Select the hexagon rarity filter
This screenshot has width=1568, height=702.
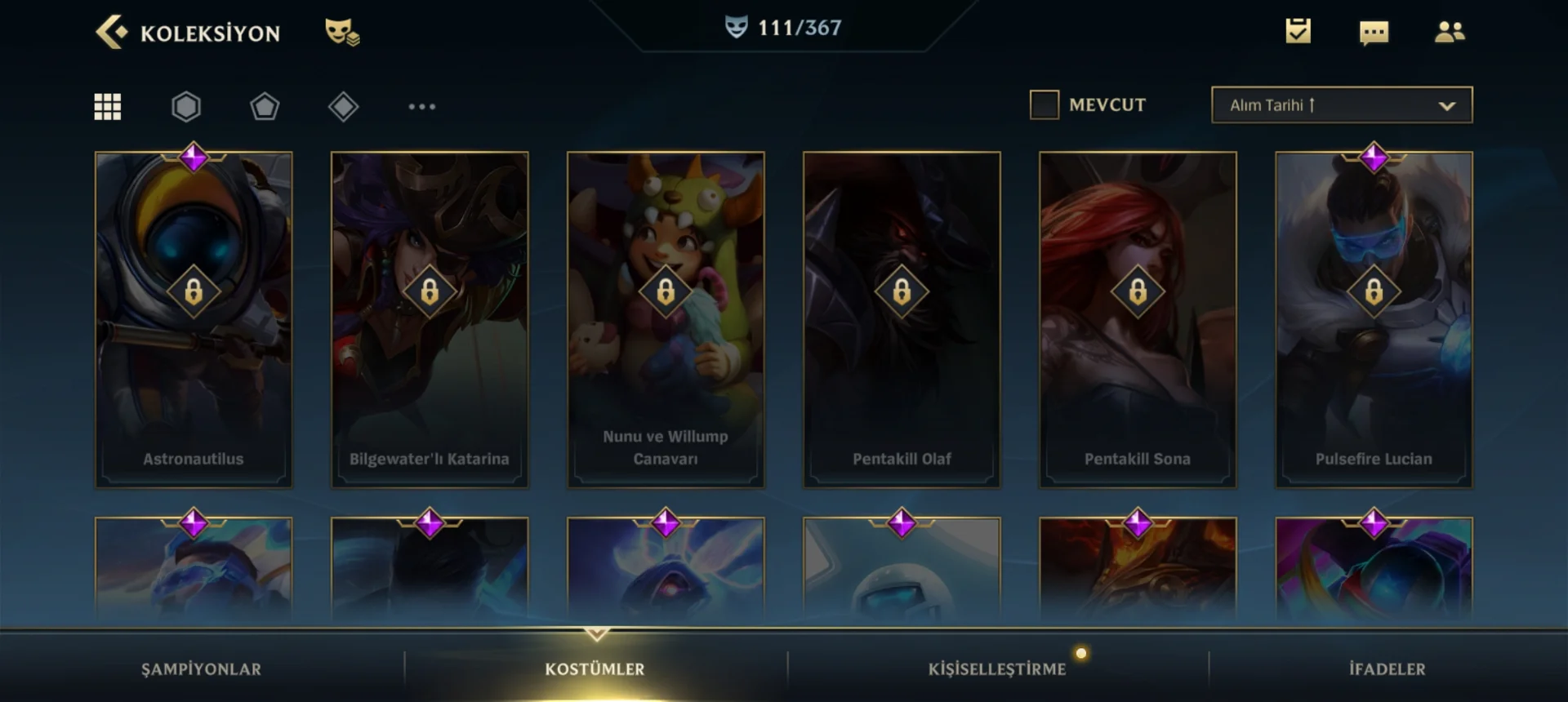(186, 106)
